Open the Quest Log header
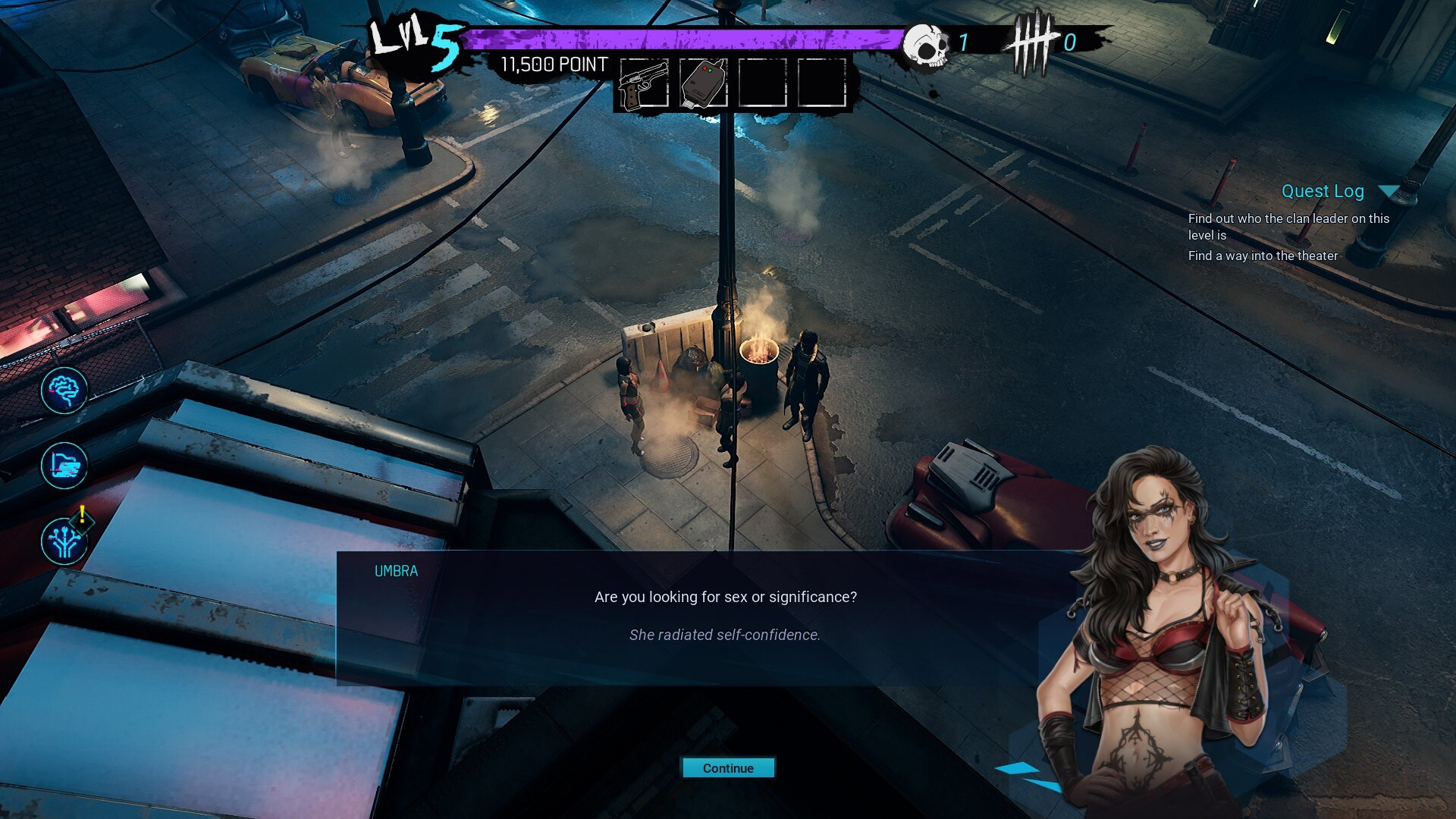 tap(1322, 191)
